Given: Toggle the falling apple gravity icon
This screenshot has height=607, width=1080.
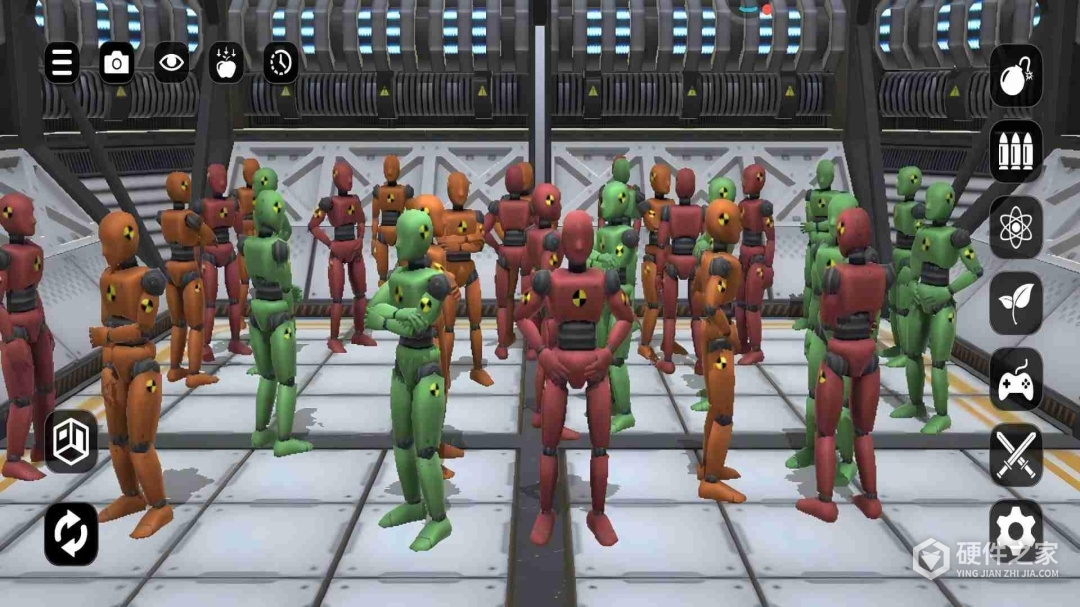Looking at the screenshot, I should 226,63.
